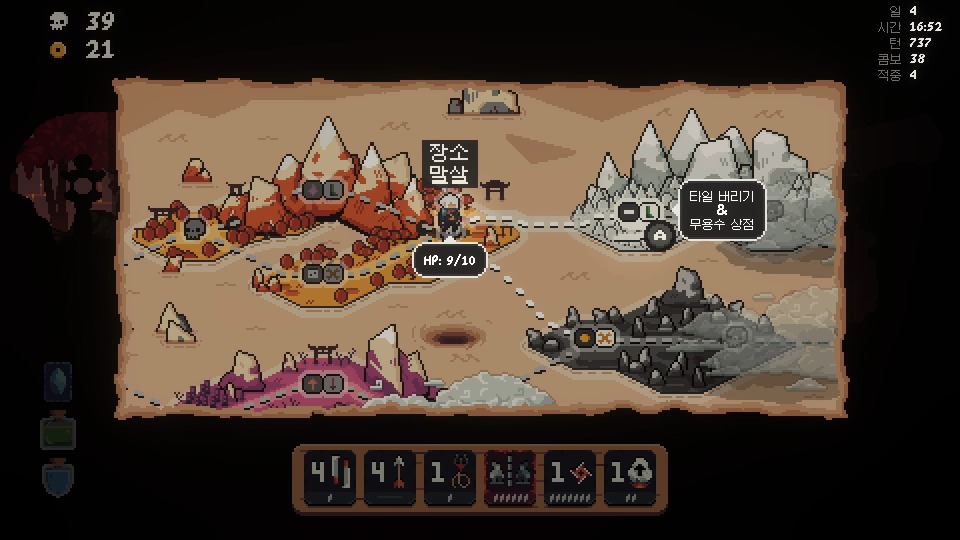
Task: Select the red mountain map node
Action: pyautogui.click(x=322, y=189)
